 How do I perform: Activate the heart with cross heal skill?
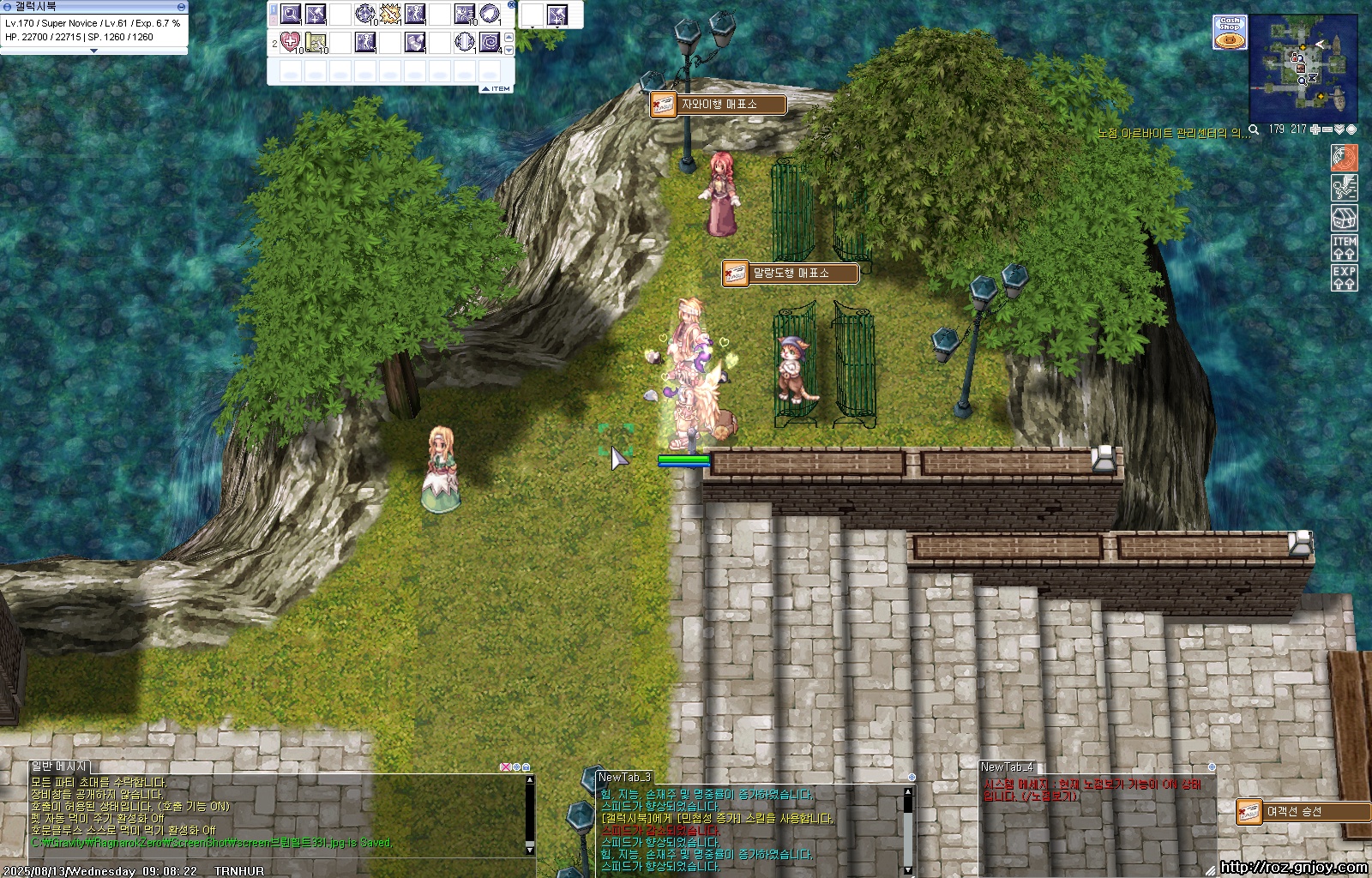coord(291,41)
